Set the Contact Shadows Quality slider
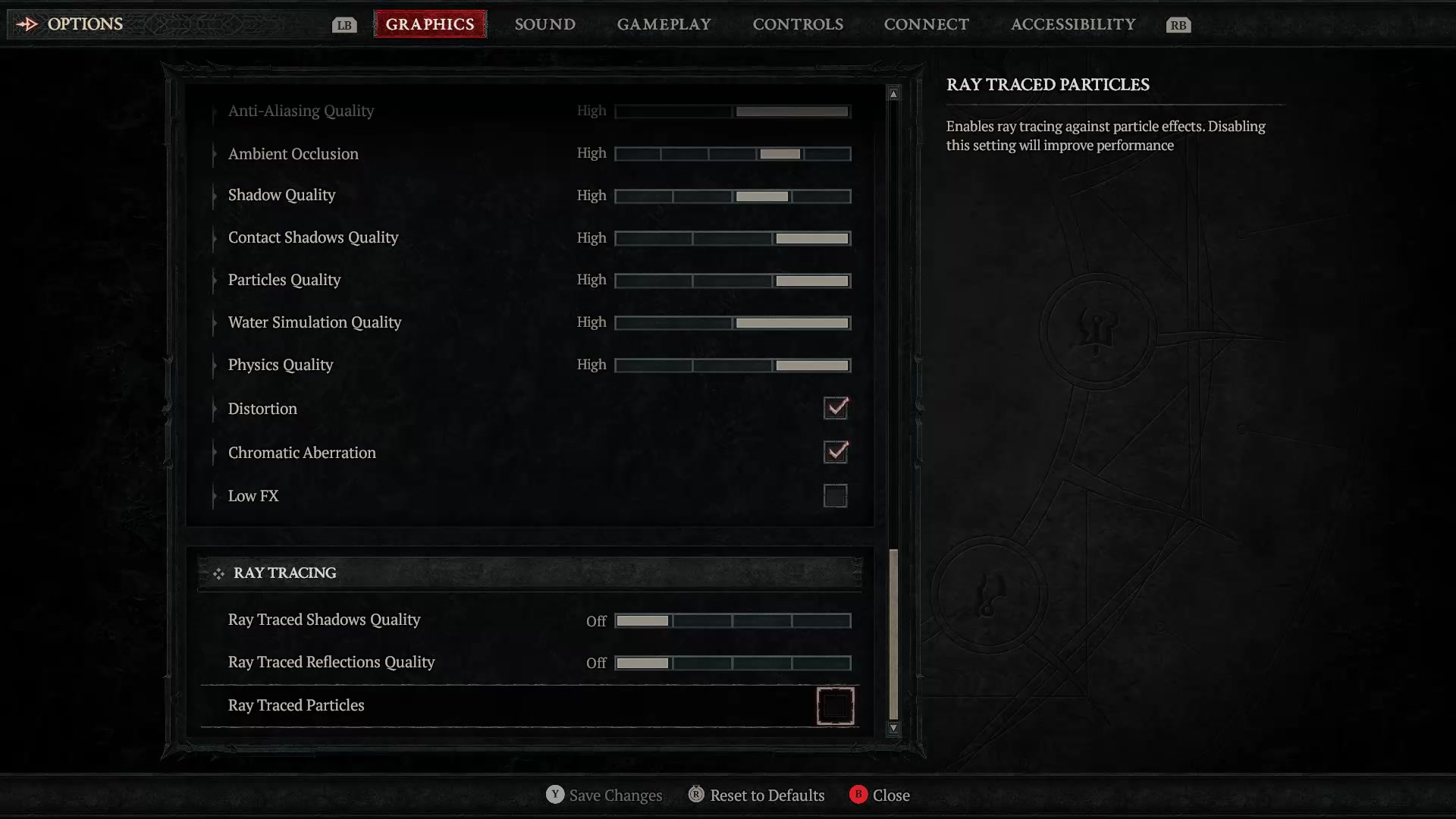Screen dimensions: 1456x819 733,238
